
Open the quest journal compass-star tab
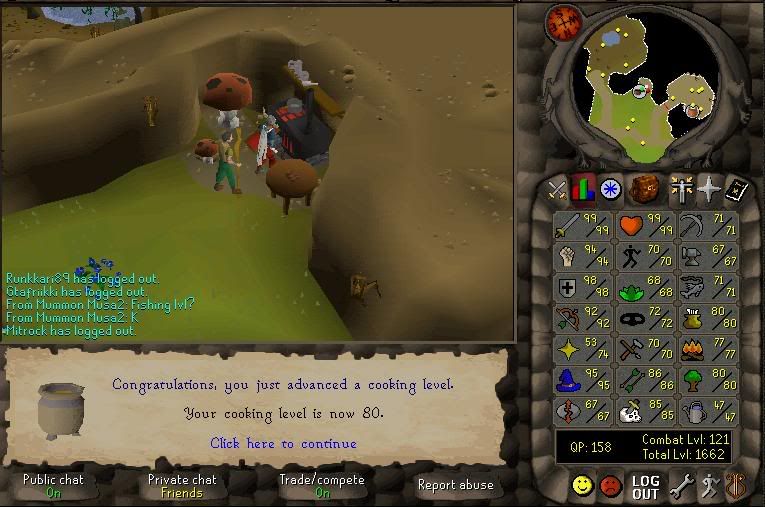(x=612, y=188)
